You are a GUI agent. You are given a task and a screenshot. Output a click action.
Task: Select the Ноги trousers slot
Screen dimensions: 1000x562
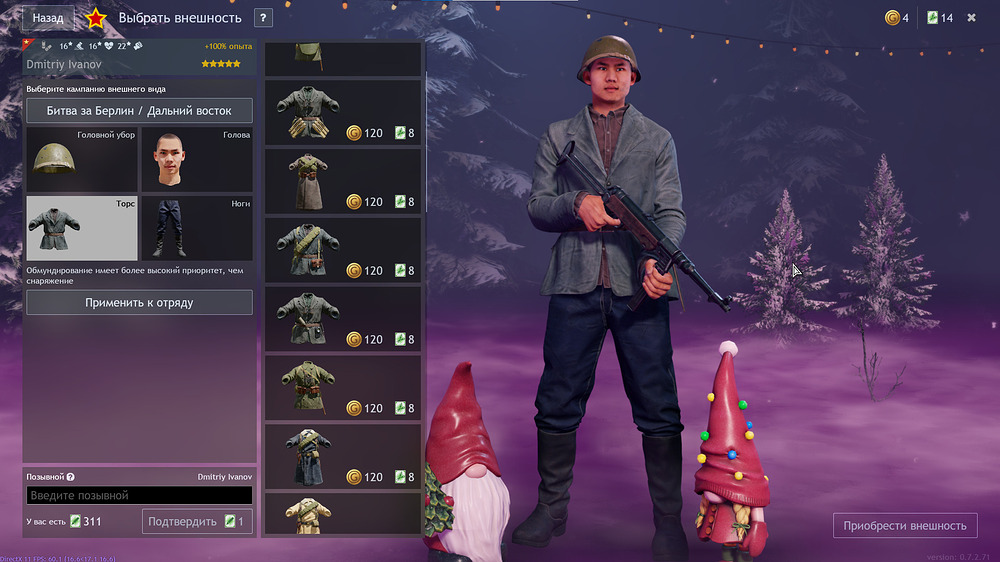point(196,228)
